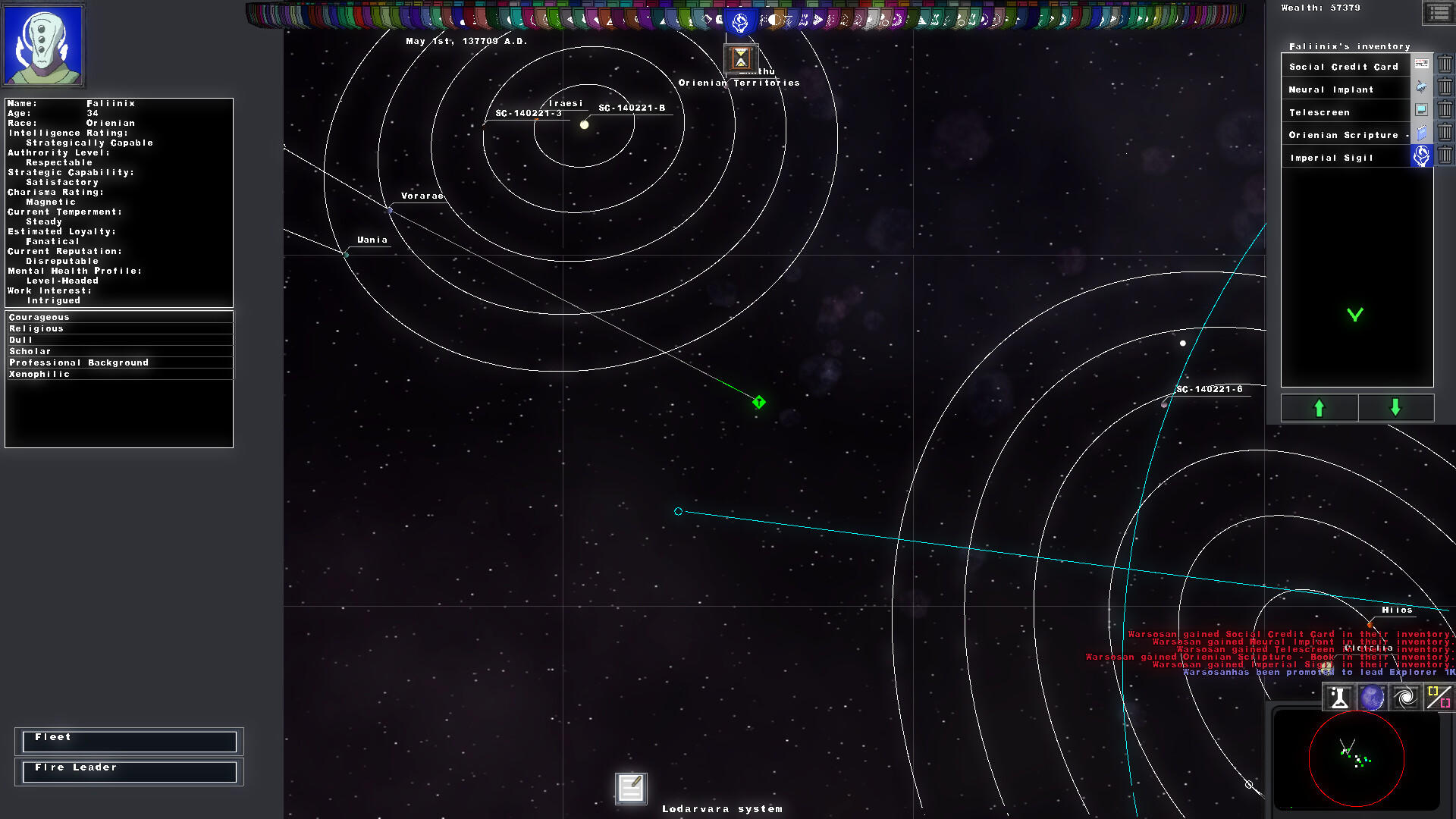The image size is (1456, 819).
Task: Toggle the yellow-pink bracket overlay icon near the minimap
Action: tap(1438, 696)
